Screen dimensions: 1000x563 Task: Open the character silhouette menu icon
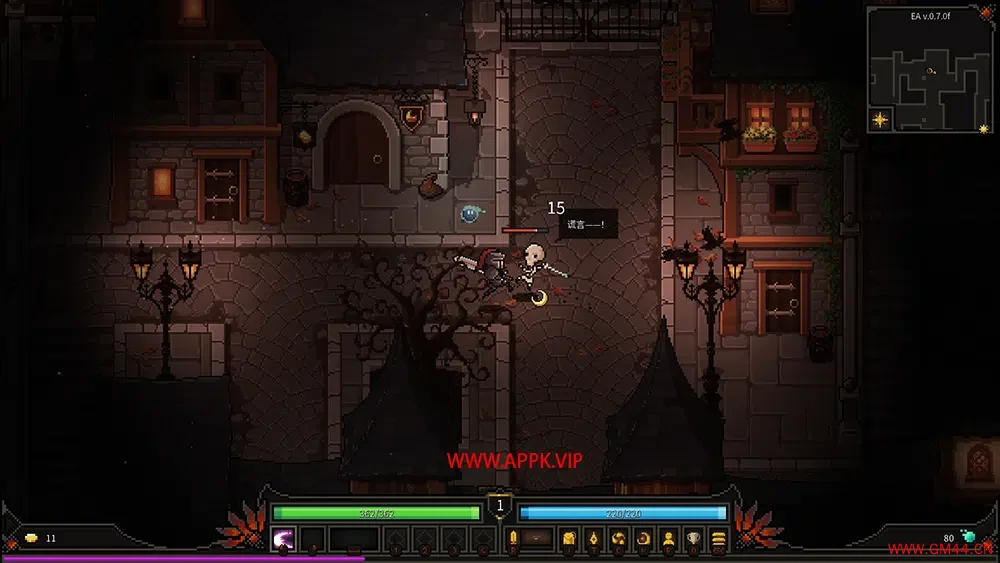(x=668, y=540)
